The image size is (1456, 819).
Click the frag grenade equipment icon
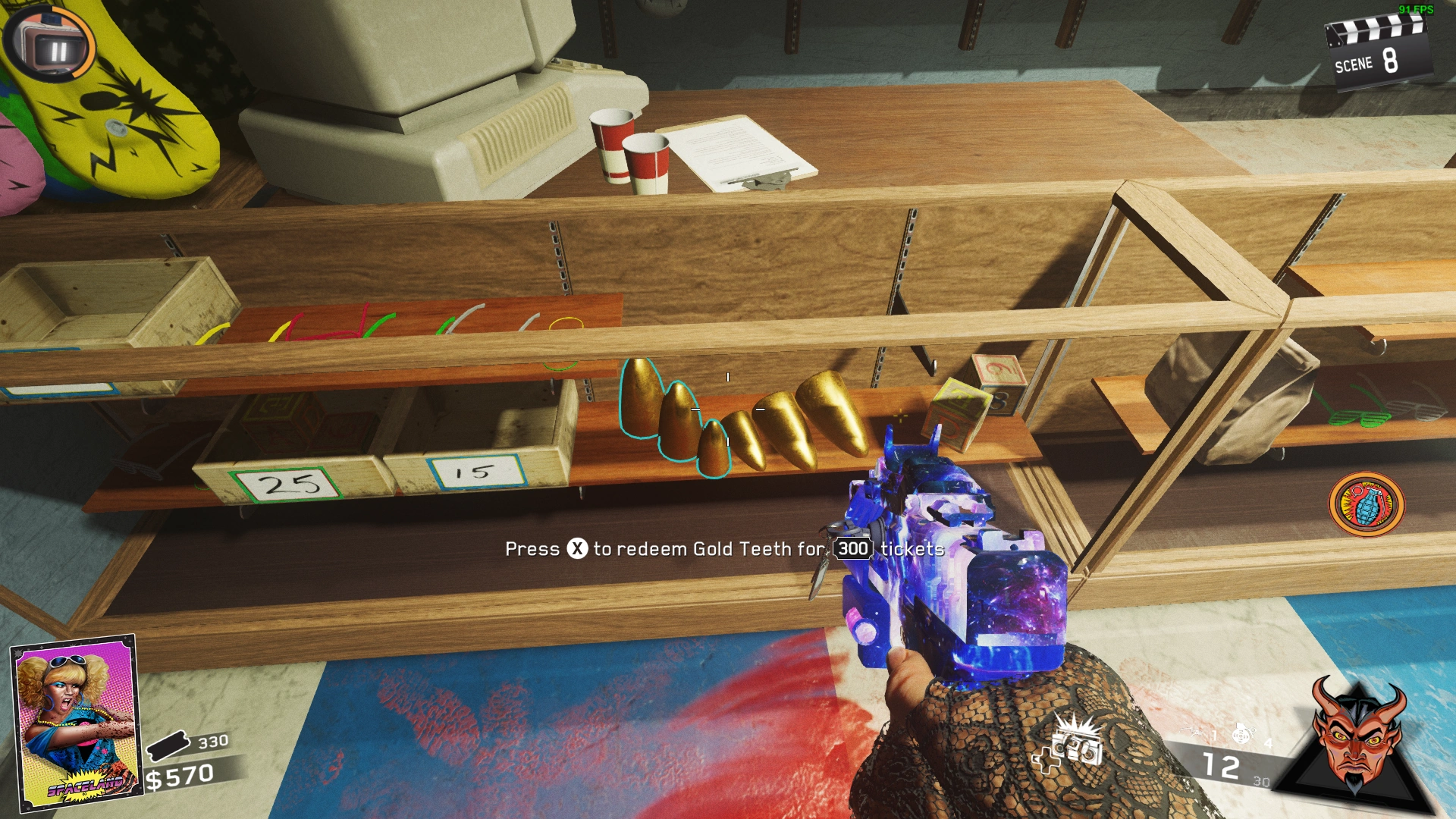[1241, 734]
